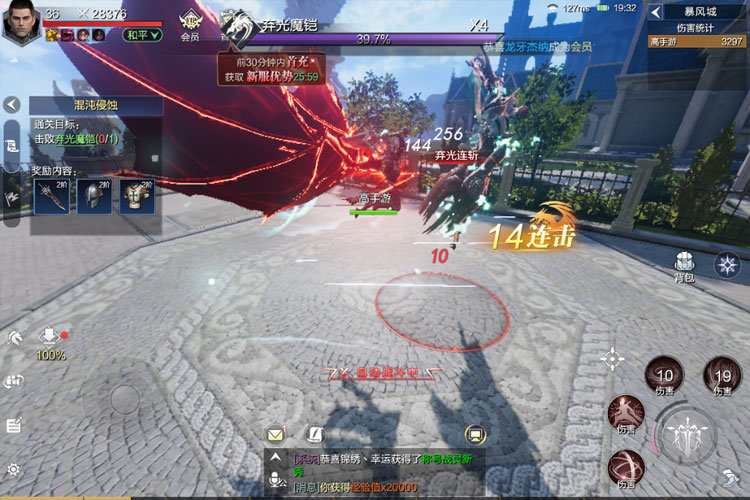Activate the skill showing cooldown 19
750x500 pixels.
click(x=722, y=376)
